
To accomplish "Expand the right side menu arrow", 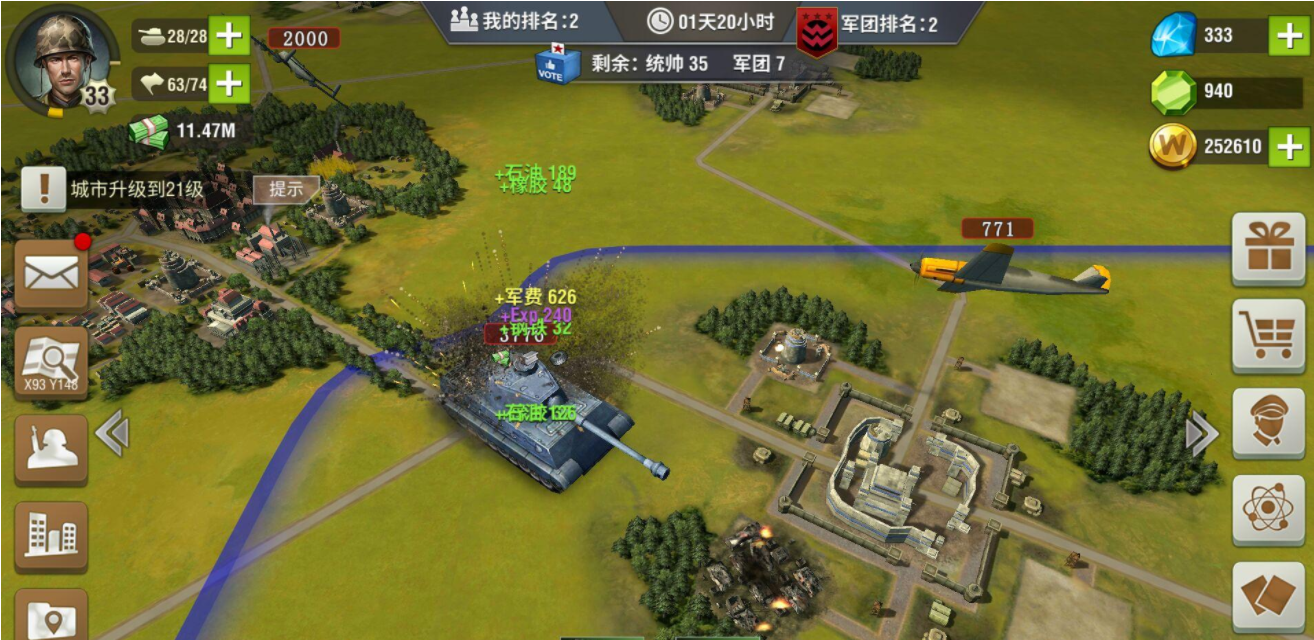I will pos(1201,434).
